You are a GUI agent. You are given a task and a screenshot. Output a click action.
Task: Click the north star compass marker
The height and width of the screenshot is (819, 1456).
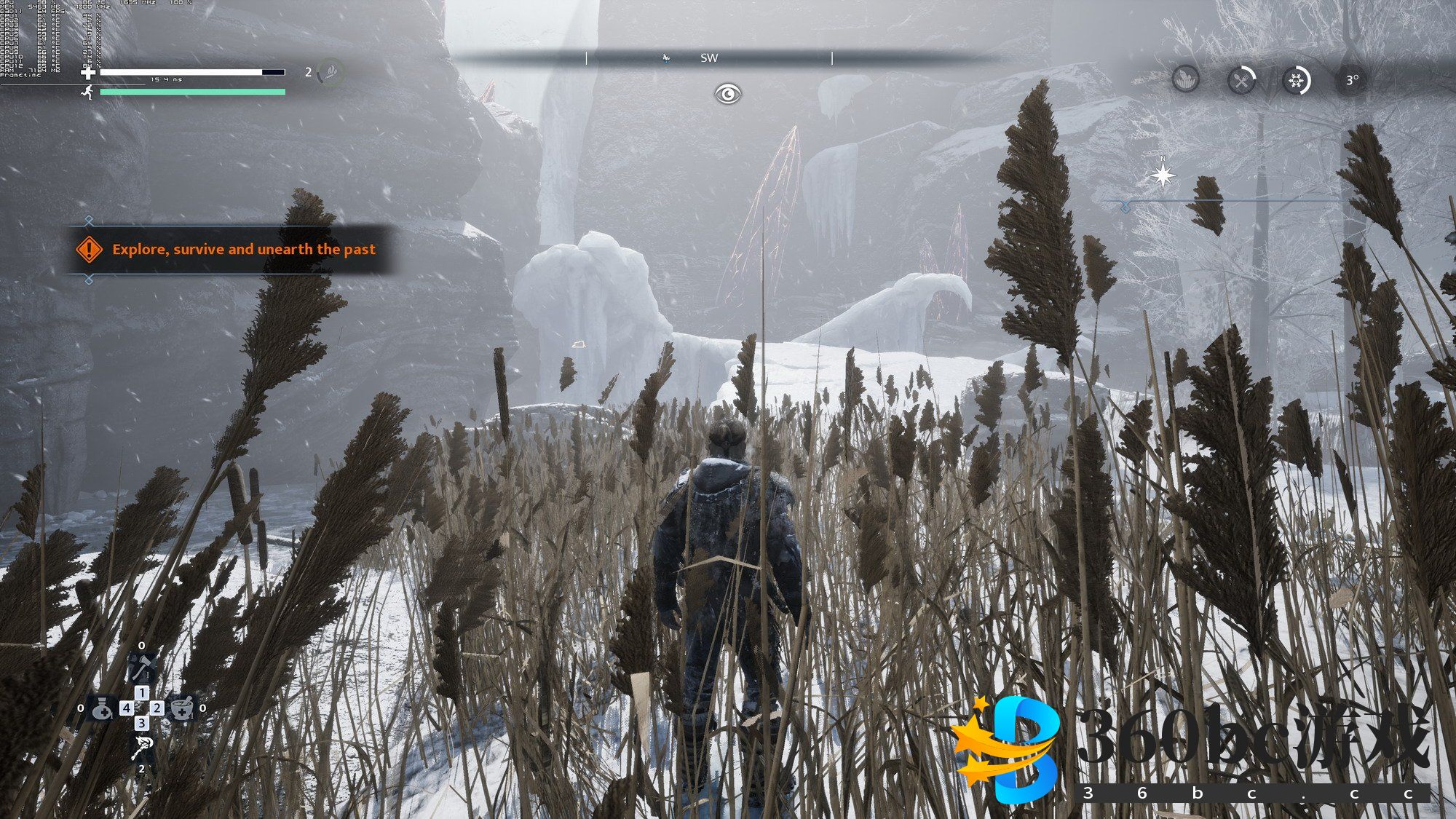(x=1163, y=175)
